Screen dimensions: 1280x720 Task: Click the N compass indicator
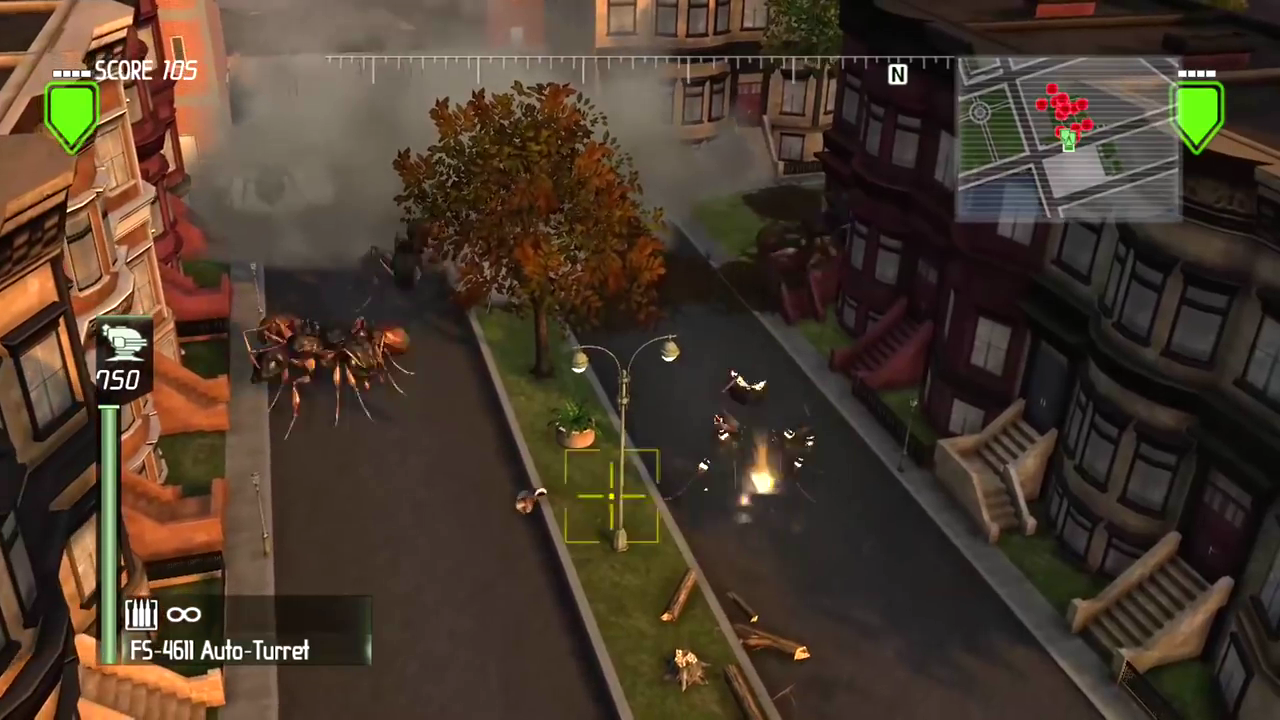pyautogui.click(x=897, y=75)
